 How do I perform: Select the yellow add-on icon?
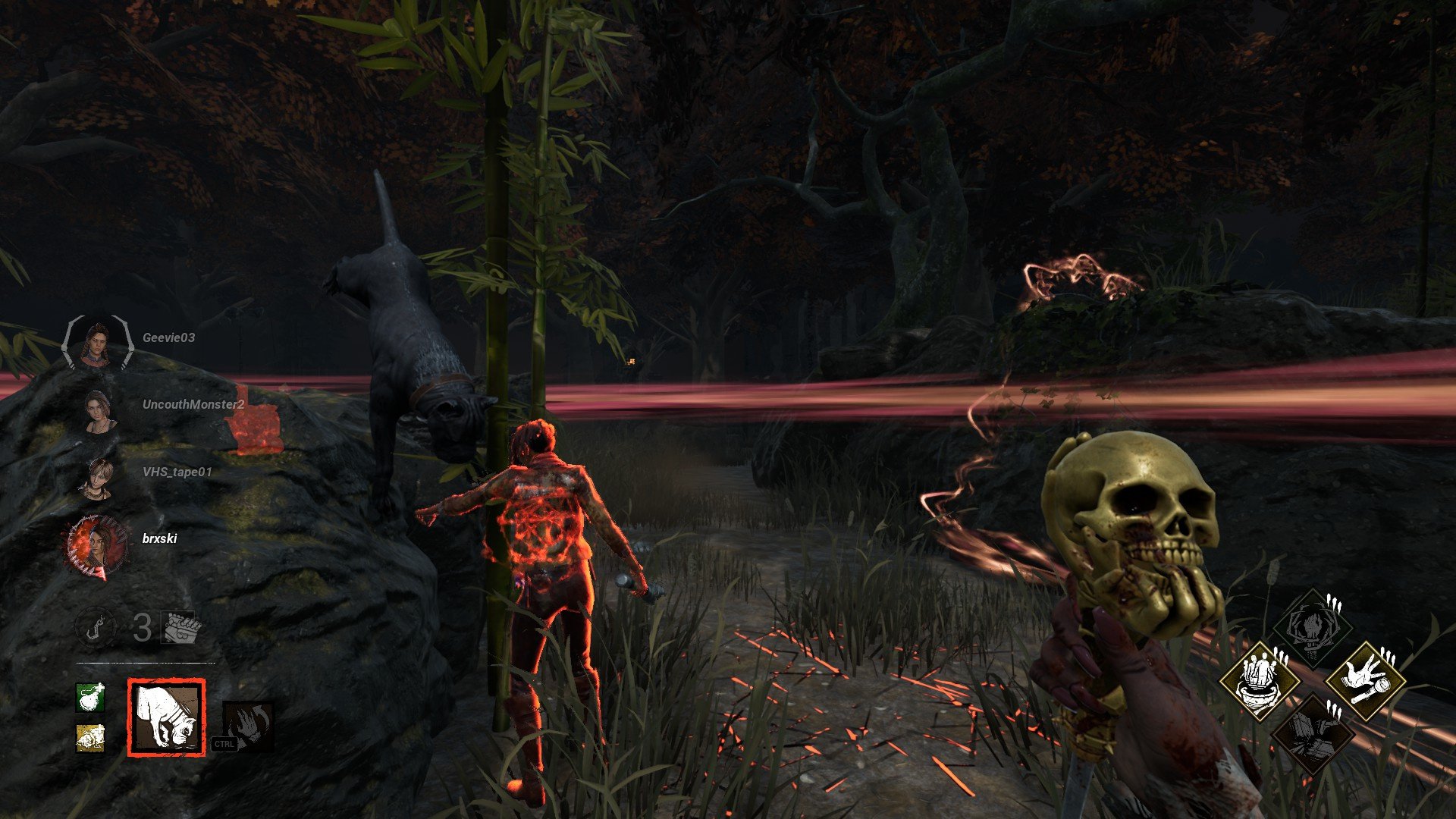click(90, 738)
